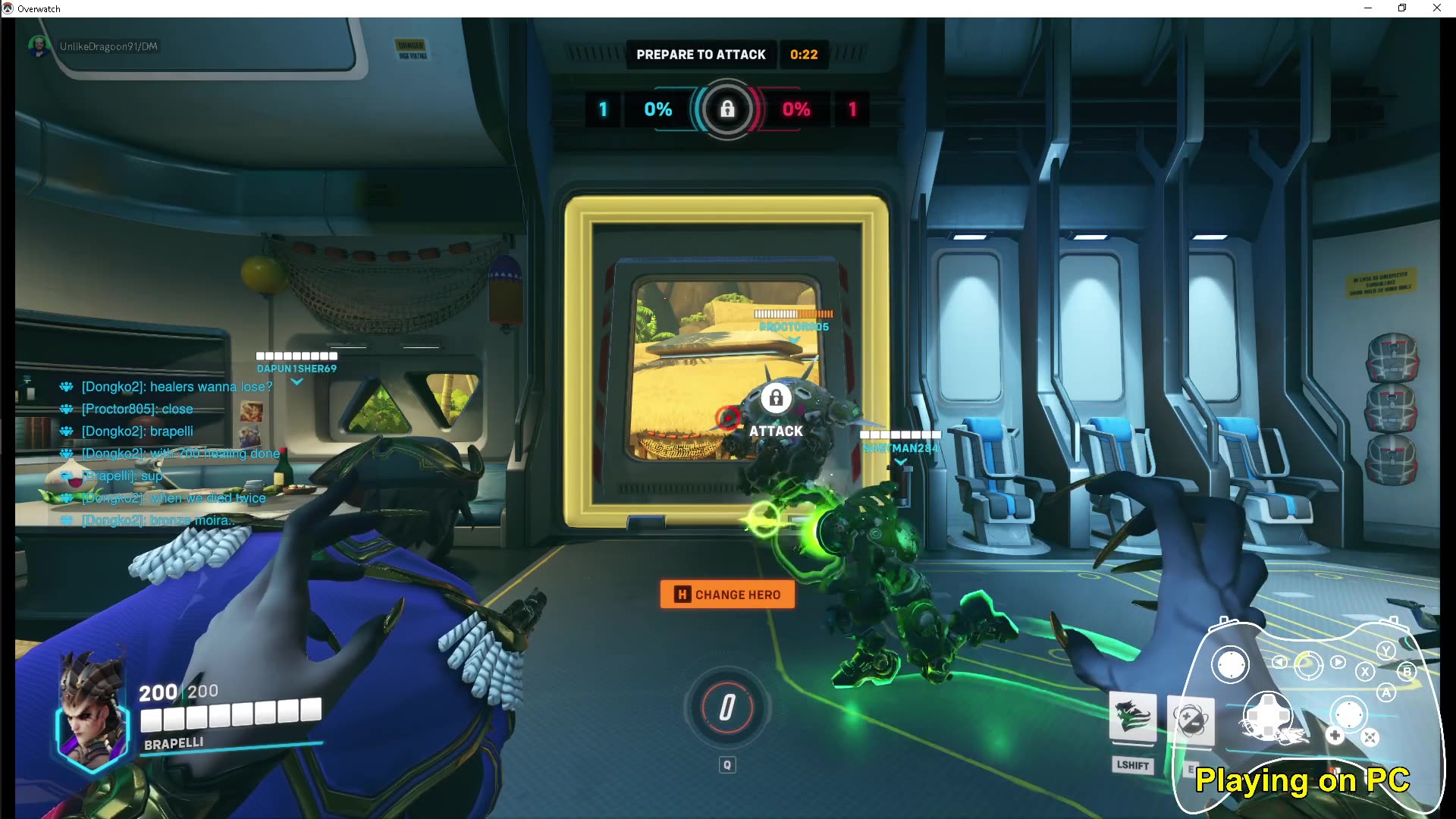Click UnlikeDragoon91's streamer avatar
Image resolution: width=1456 pixels, height=819 pixels.
(x=39, y=45)
